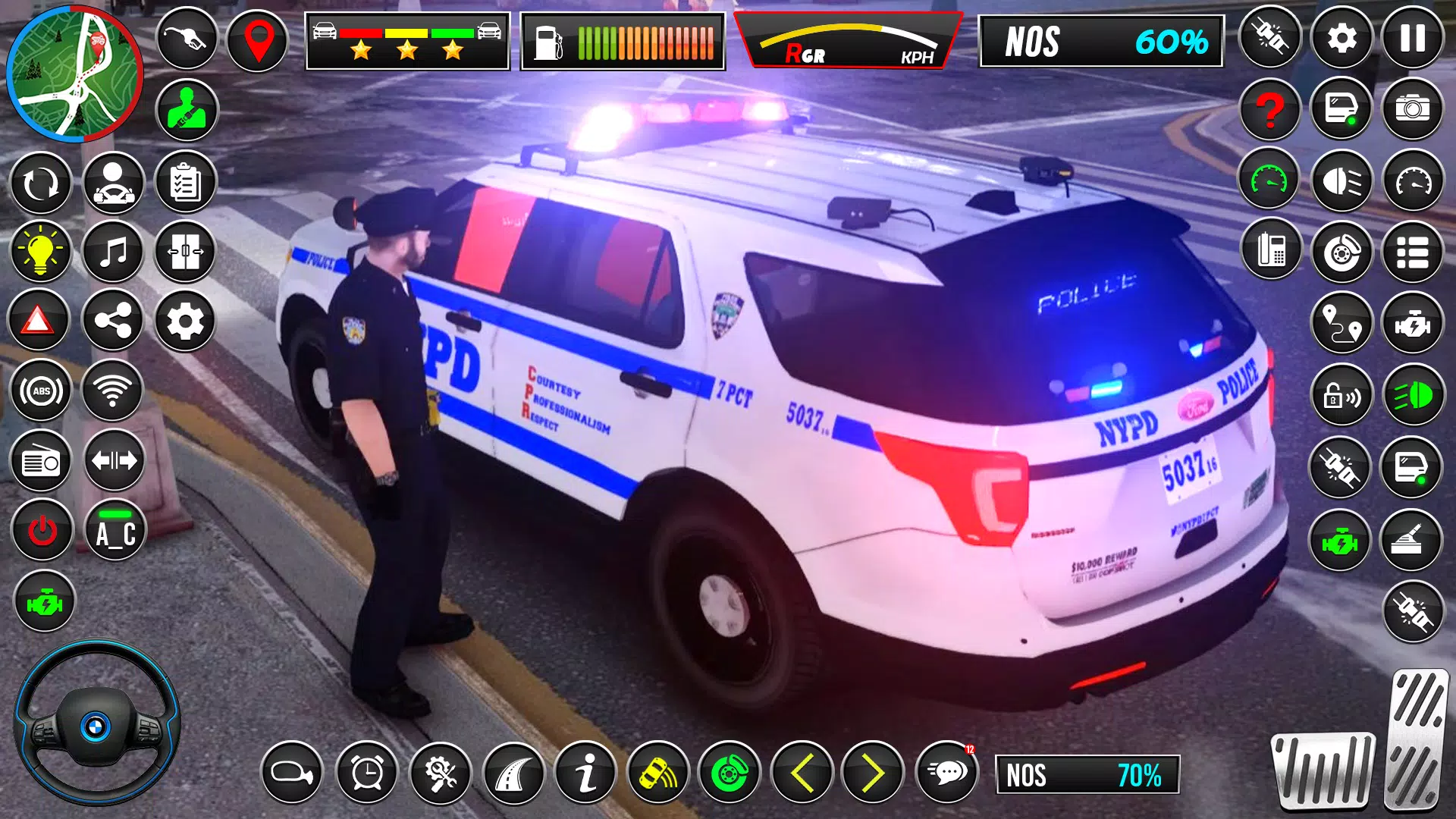
Task: Select the yellow left arrow
Action: point(802,773)
